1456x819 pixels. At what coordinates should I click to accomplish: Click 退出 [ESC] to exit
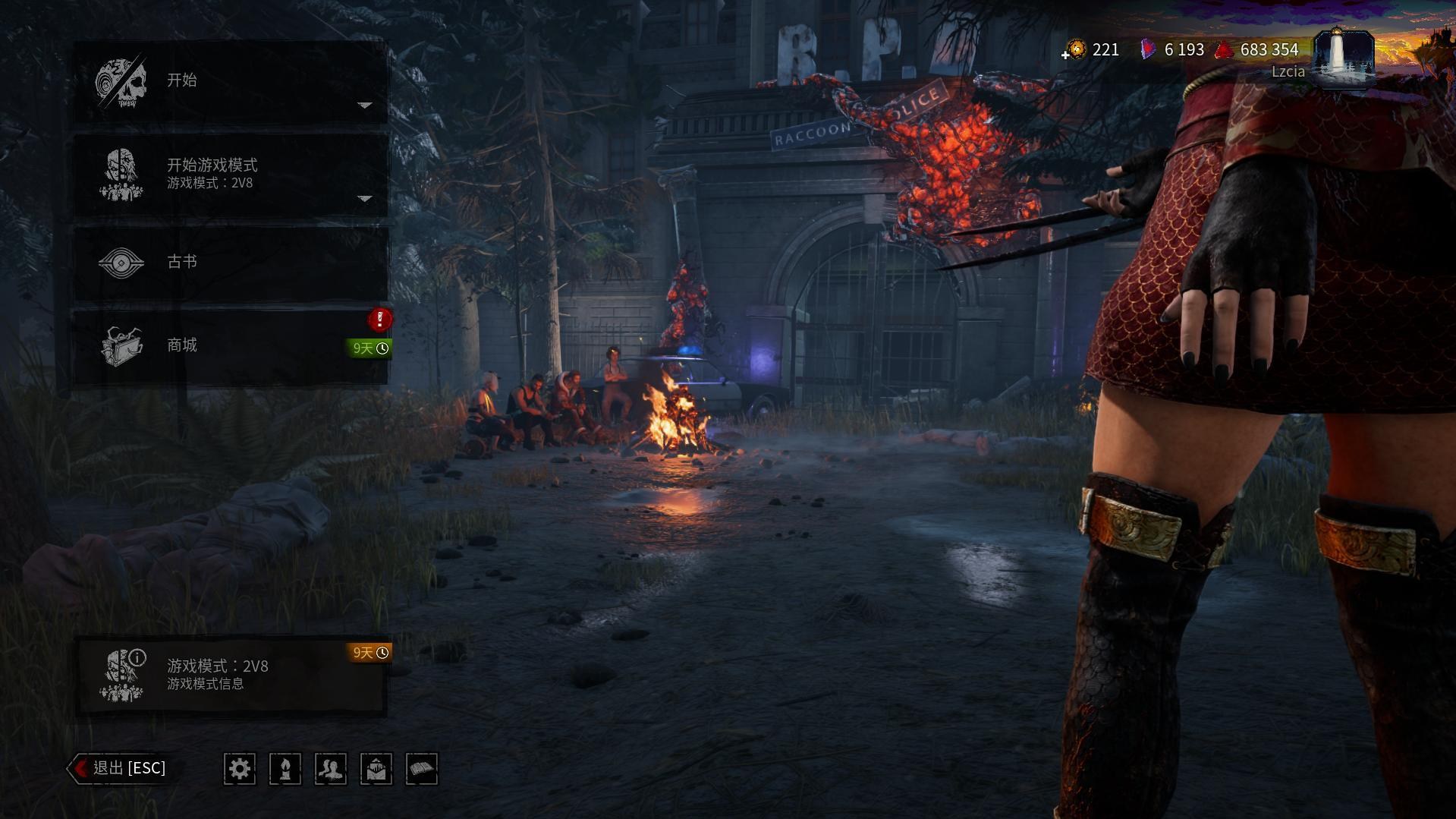click(x=121, y=767)
